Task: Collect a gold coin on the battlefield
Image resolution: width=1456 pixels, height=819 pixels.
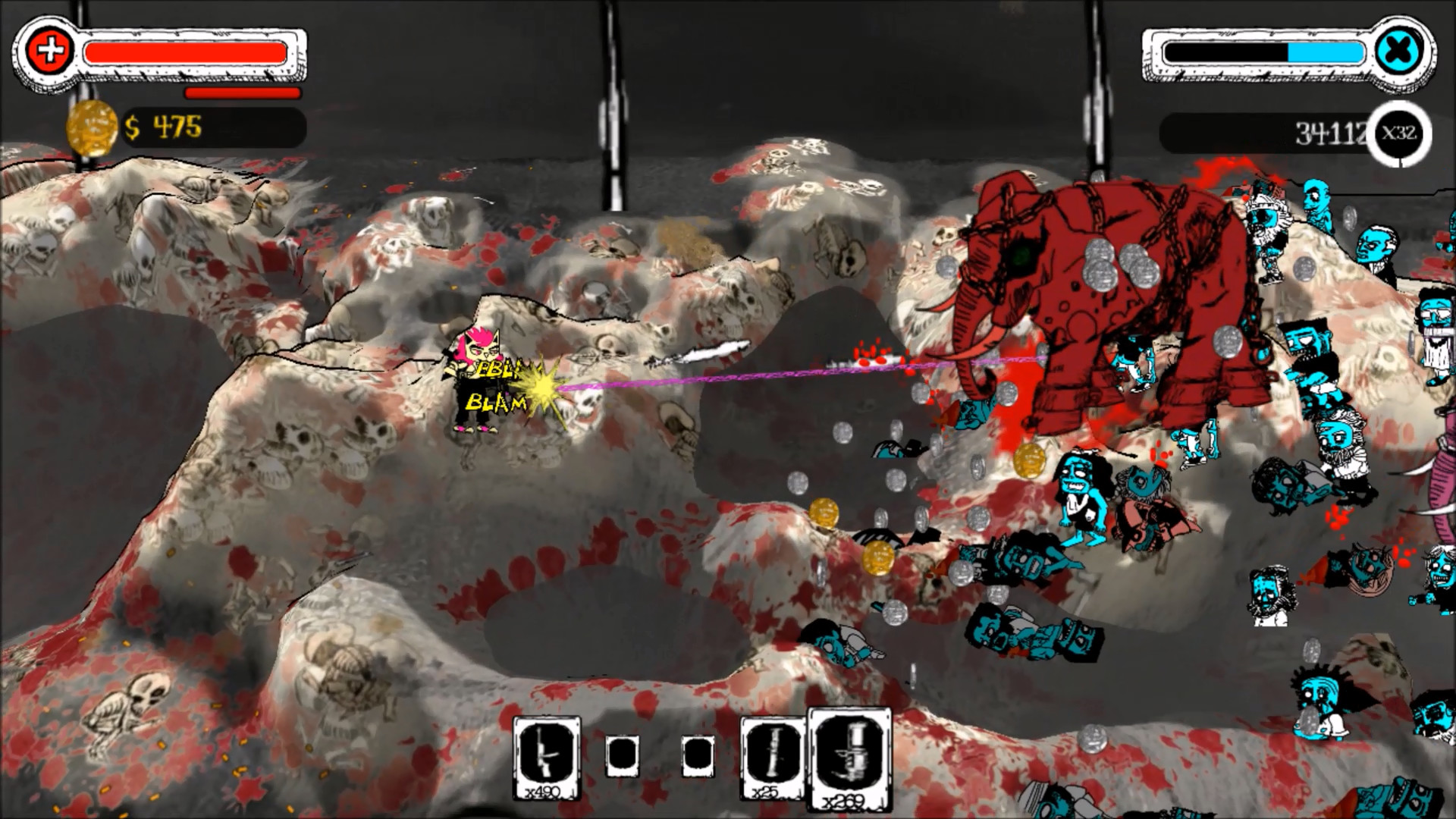Action: pyautogui.click(x=827, y=513)
